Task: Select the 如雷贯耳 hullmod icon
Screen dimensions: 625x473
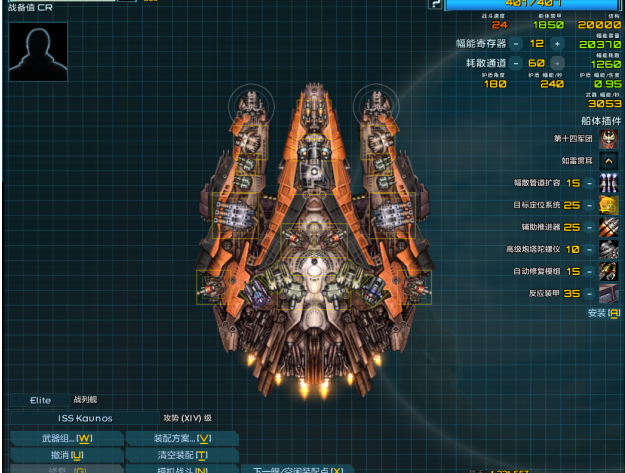Action: click(x=608, y=160)
